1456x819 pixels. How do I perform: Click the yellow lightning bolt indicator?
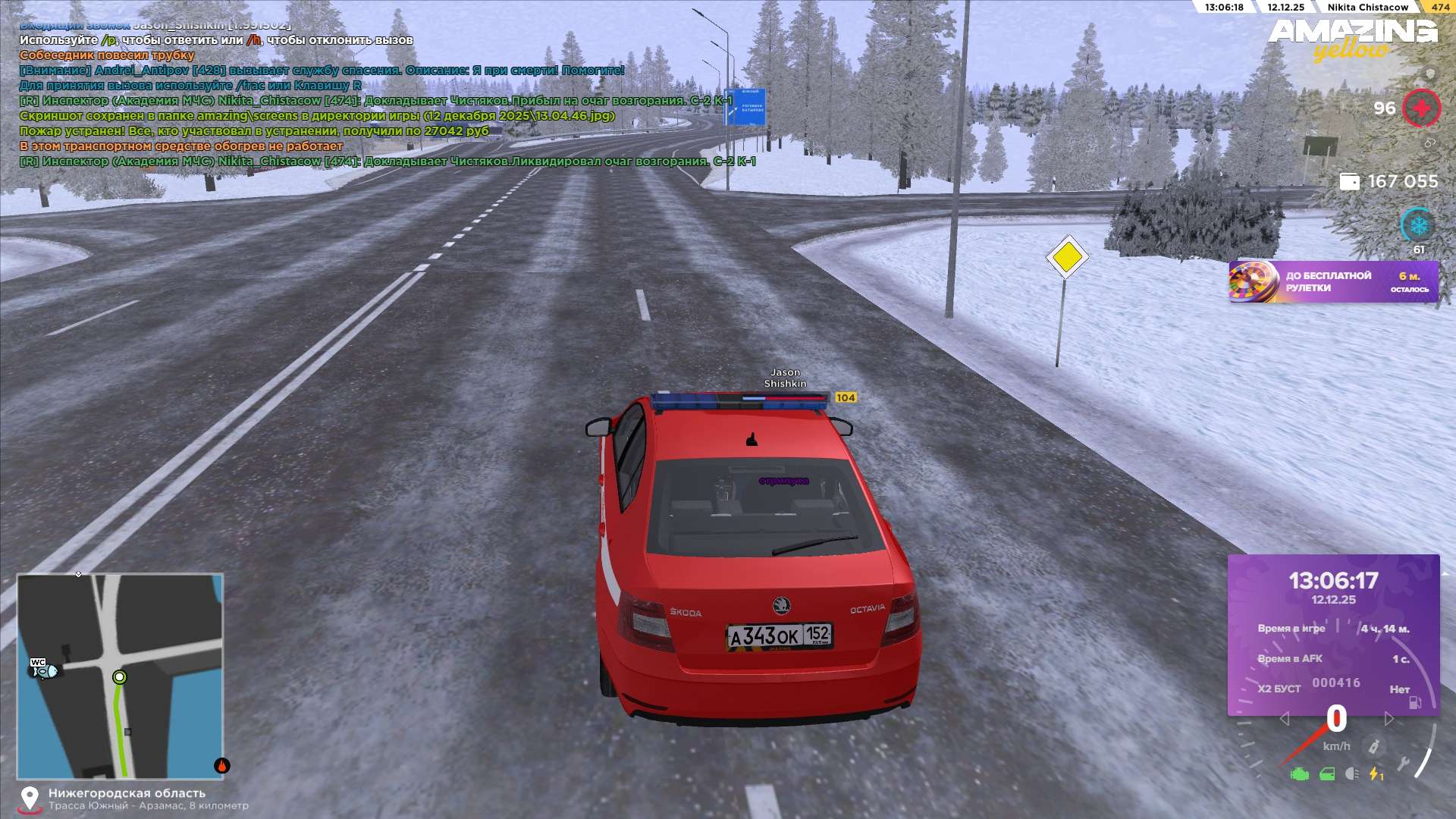1375,773
